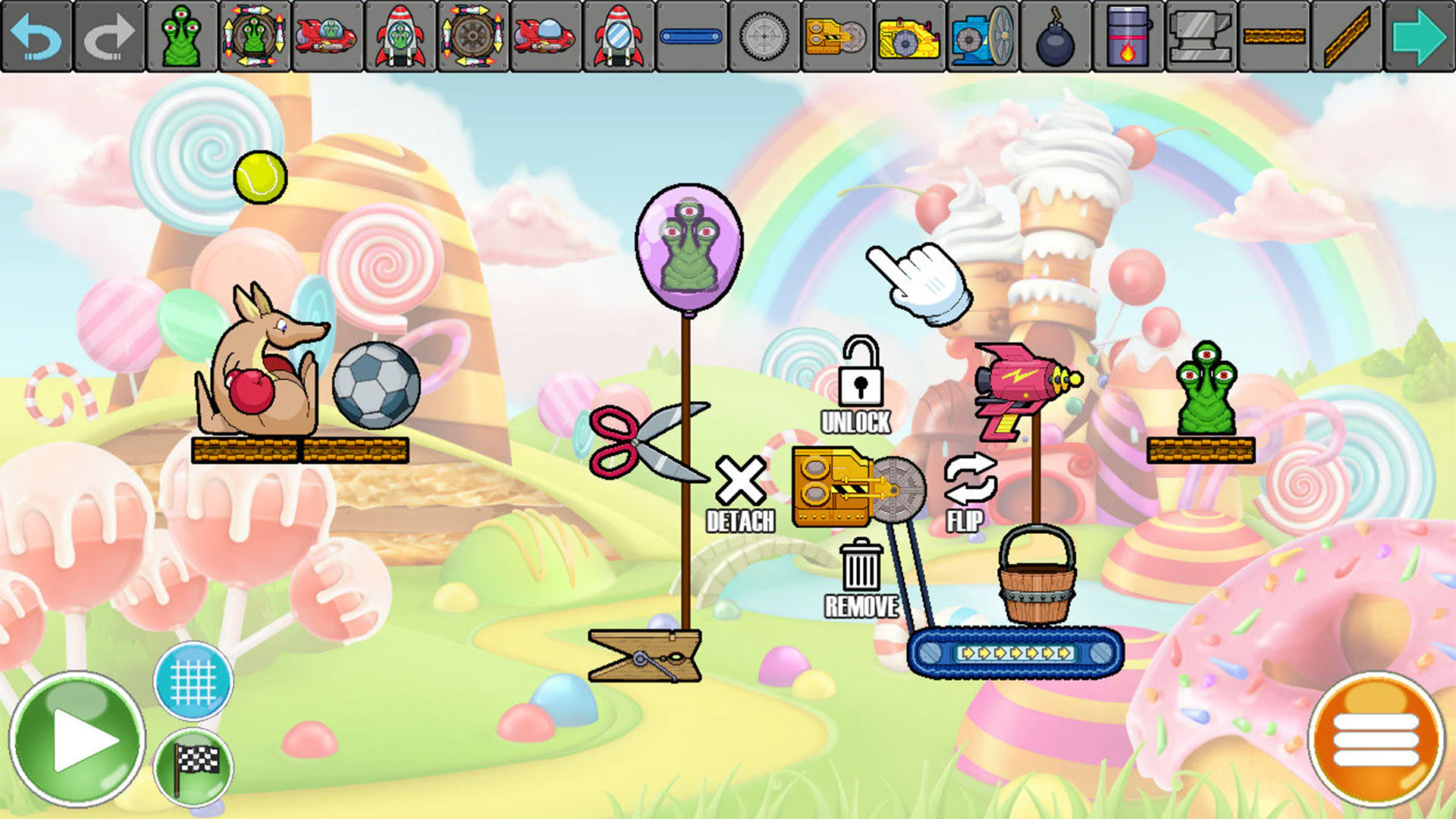1456x819 pixels.
Task: Select the fiery fuel canister tool
Action: tap(1128, 36)
